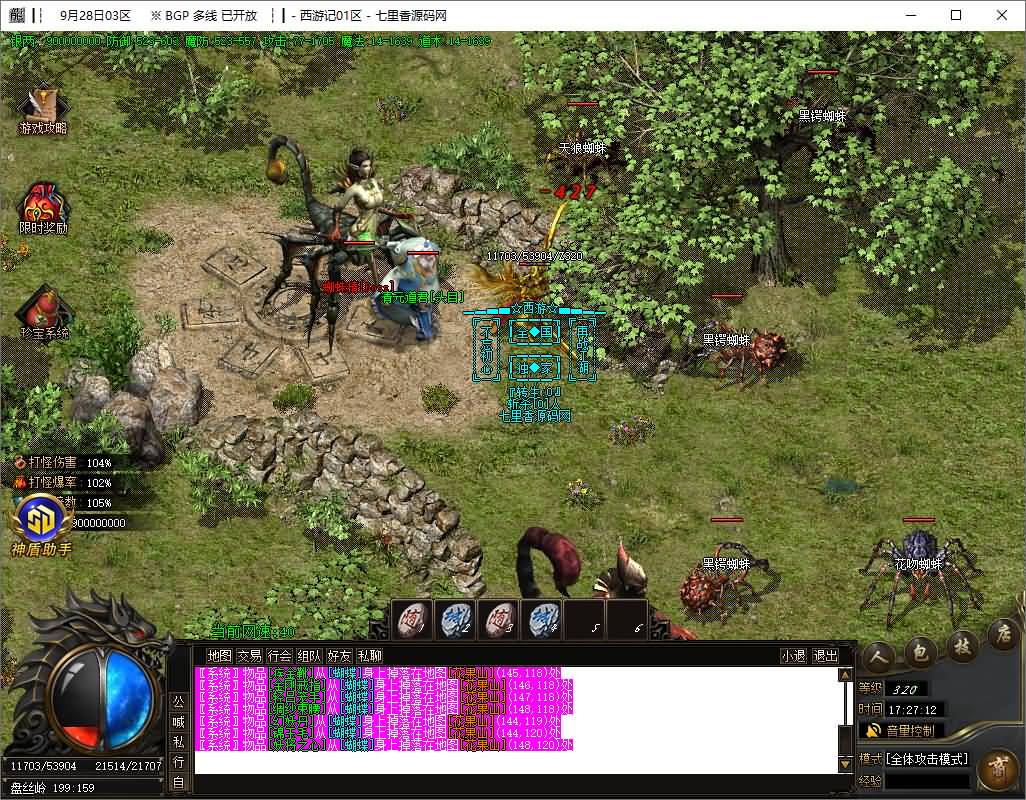
Task: Open the 店 shop round button
Action: [x=1002, y=633]
